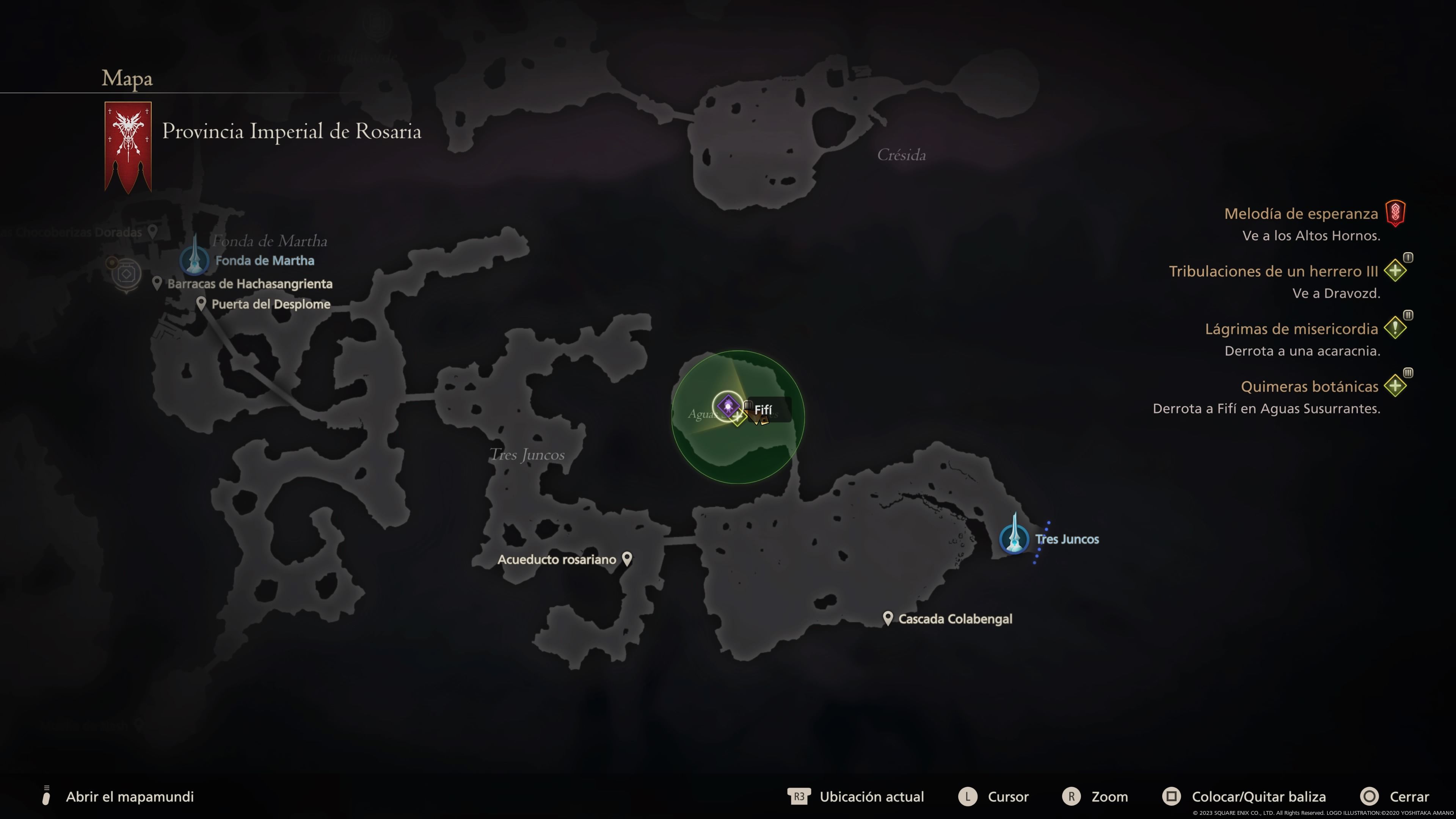Toggle beacon with Colocar/Quitar baliza
This screenshot has width=1456, height=819.
1258,796
